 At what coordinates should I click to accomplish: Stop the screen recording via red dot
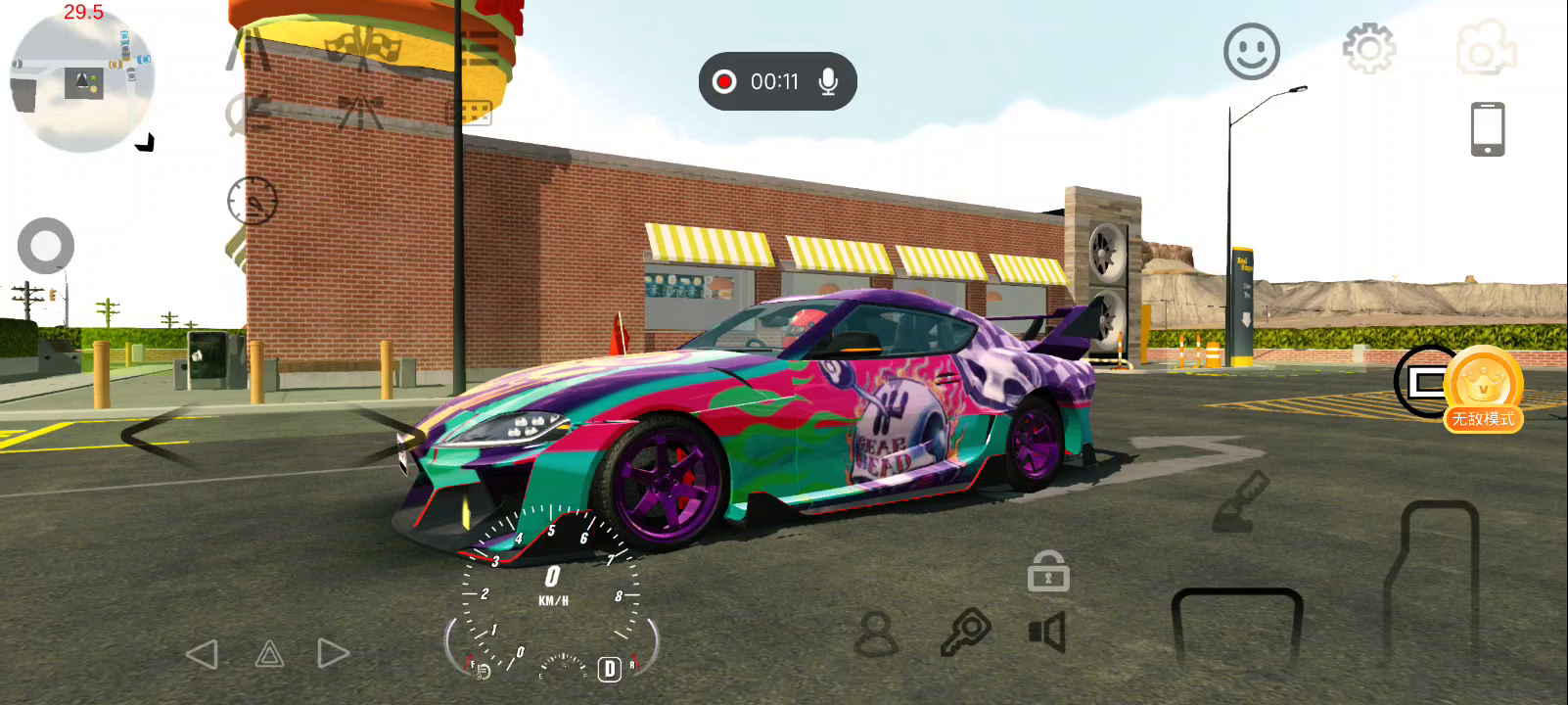pos(724,81)
